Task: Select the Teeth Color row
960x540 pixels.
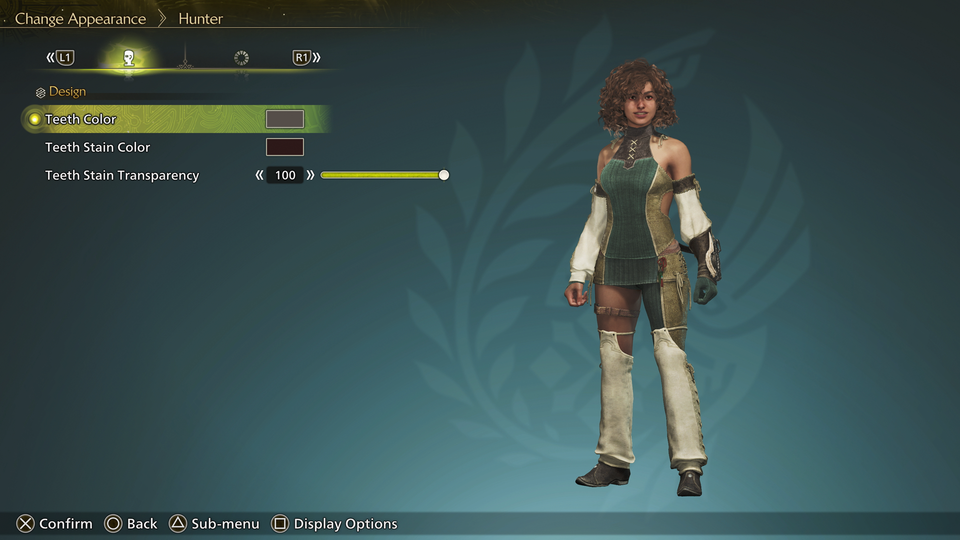Action: [x=81, y=119]
